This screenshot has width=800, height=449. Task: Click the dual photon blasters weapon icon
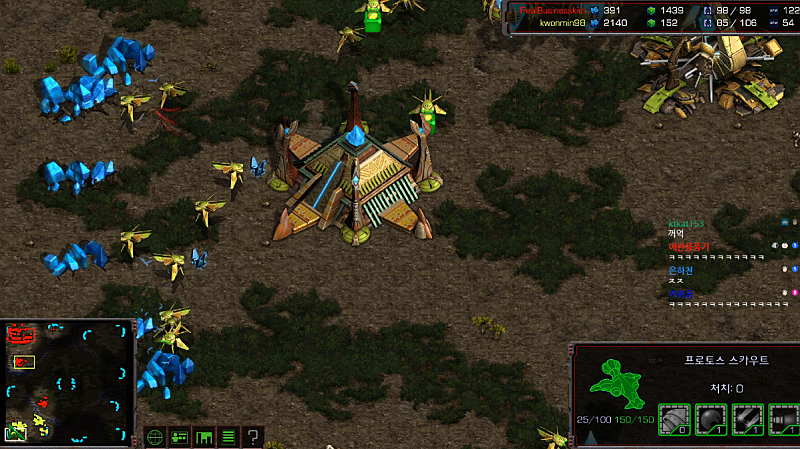(748, 418)
